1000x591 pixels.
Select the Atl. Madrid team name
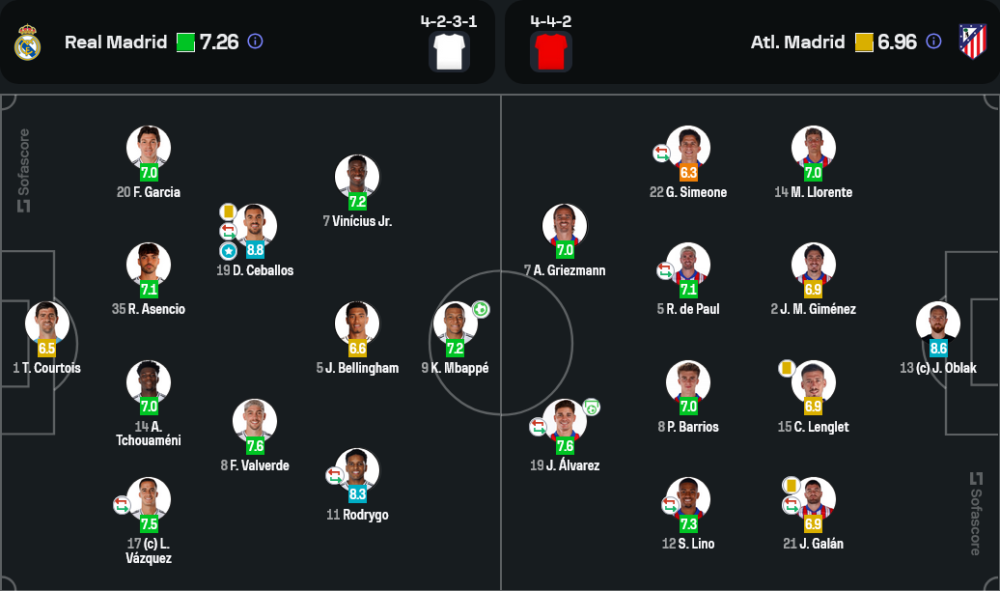[798, 42]
